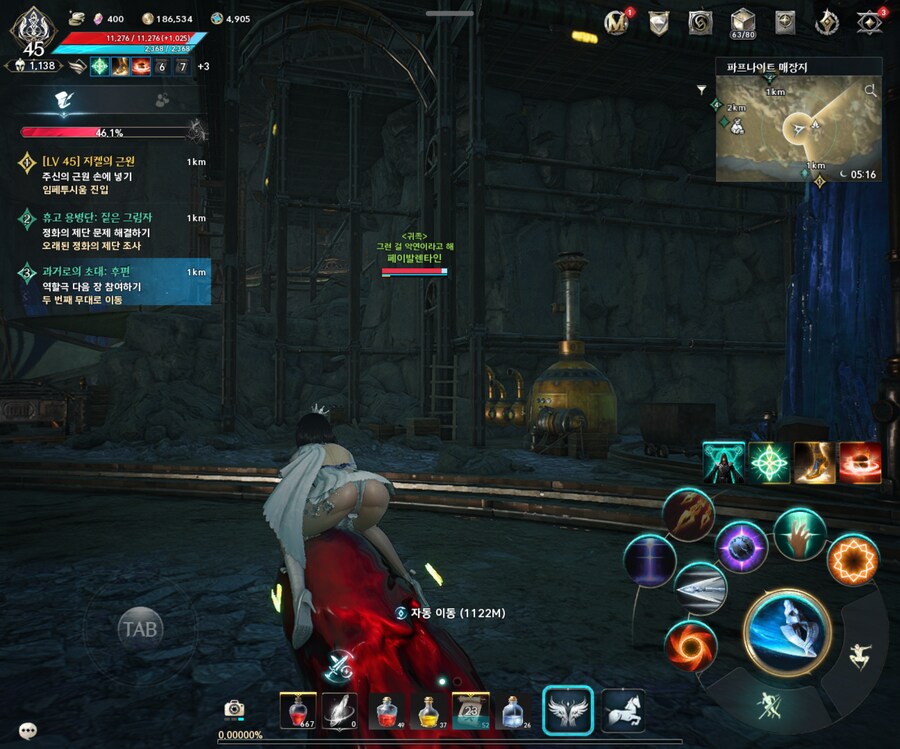Use the red health potion with 667 count
The height and width of the screenshot is (749, 900).
click(x=298, y=709)
